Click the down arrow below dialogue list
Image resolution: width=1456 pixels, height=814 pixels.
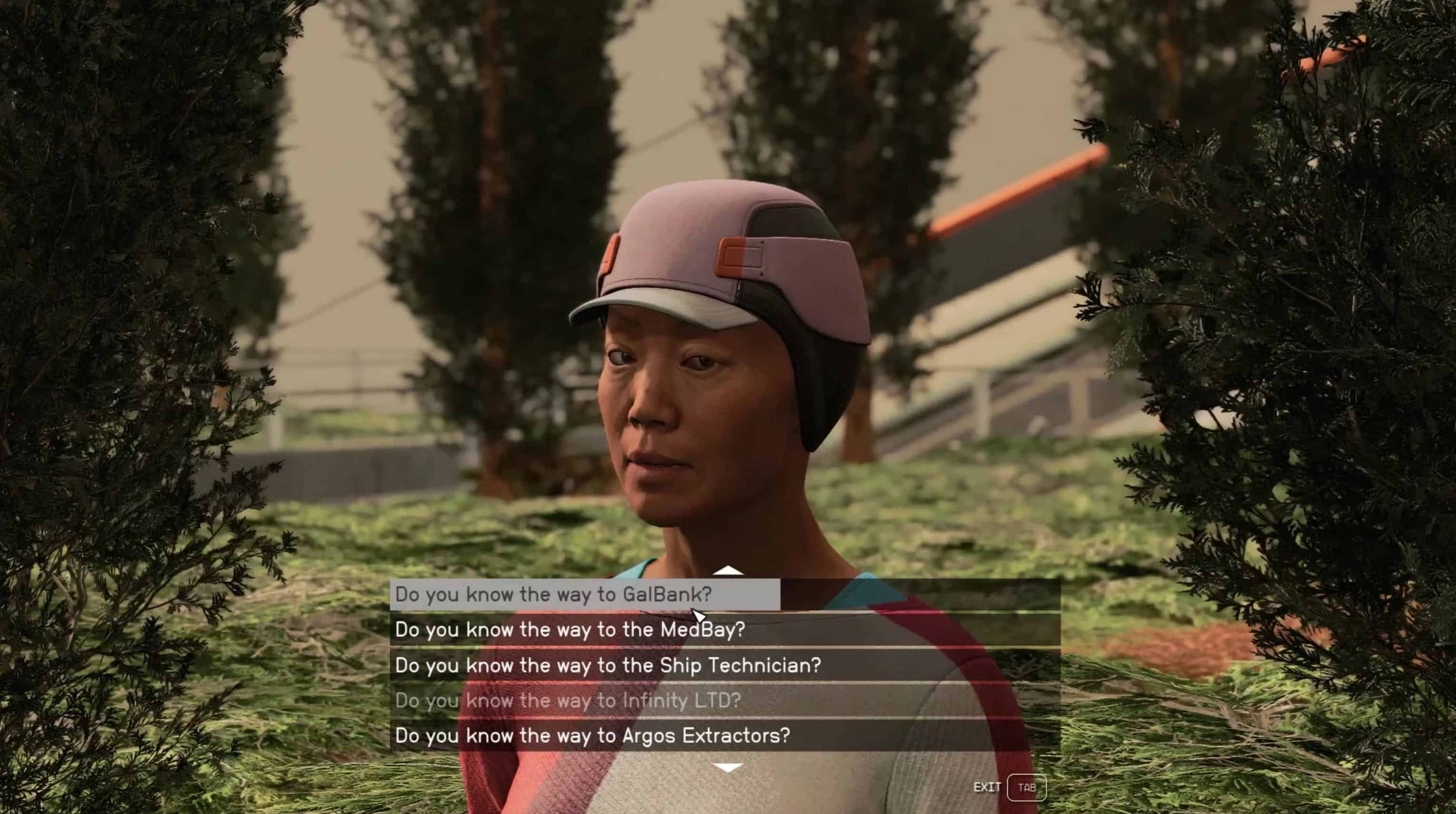[728, 768]
